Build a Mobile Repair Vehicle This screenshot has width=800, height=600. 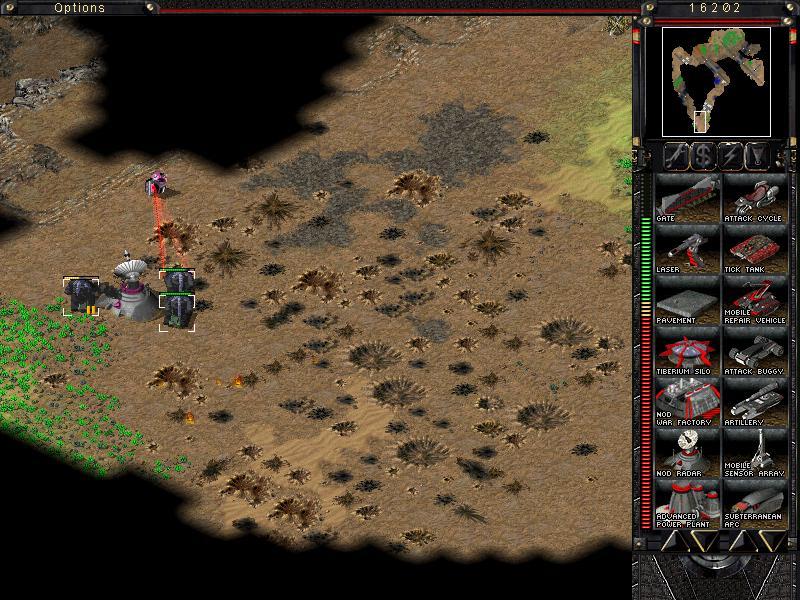(755, 301)
